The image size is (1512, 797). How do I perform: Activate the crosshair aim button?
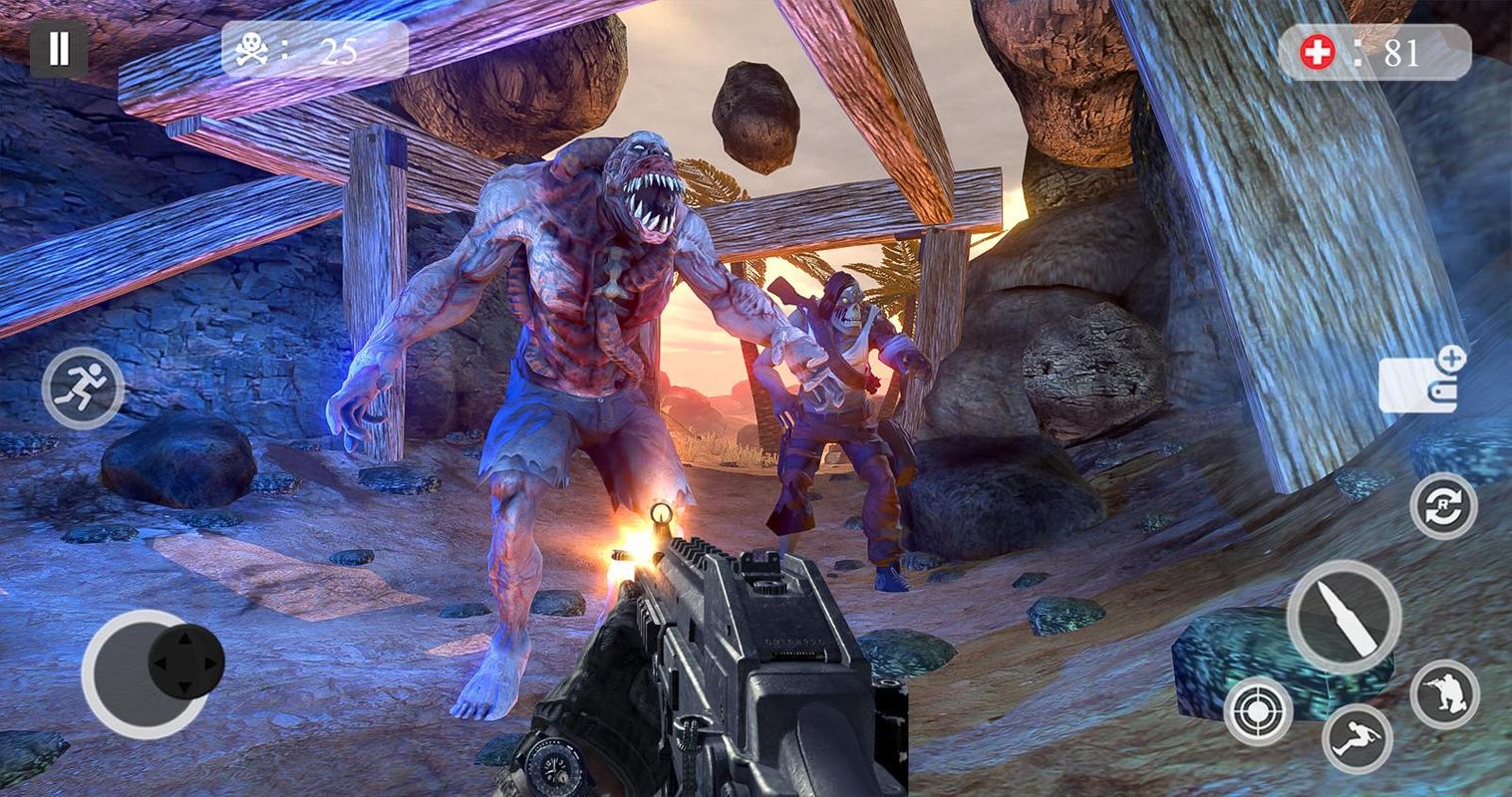1258,711
